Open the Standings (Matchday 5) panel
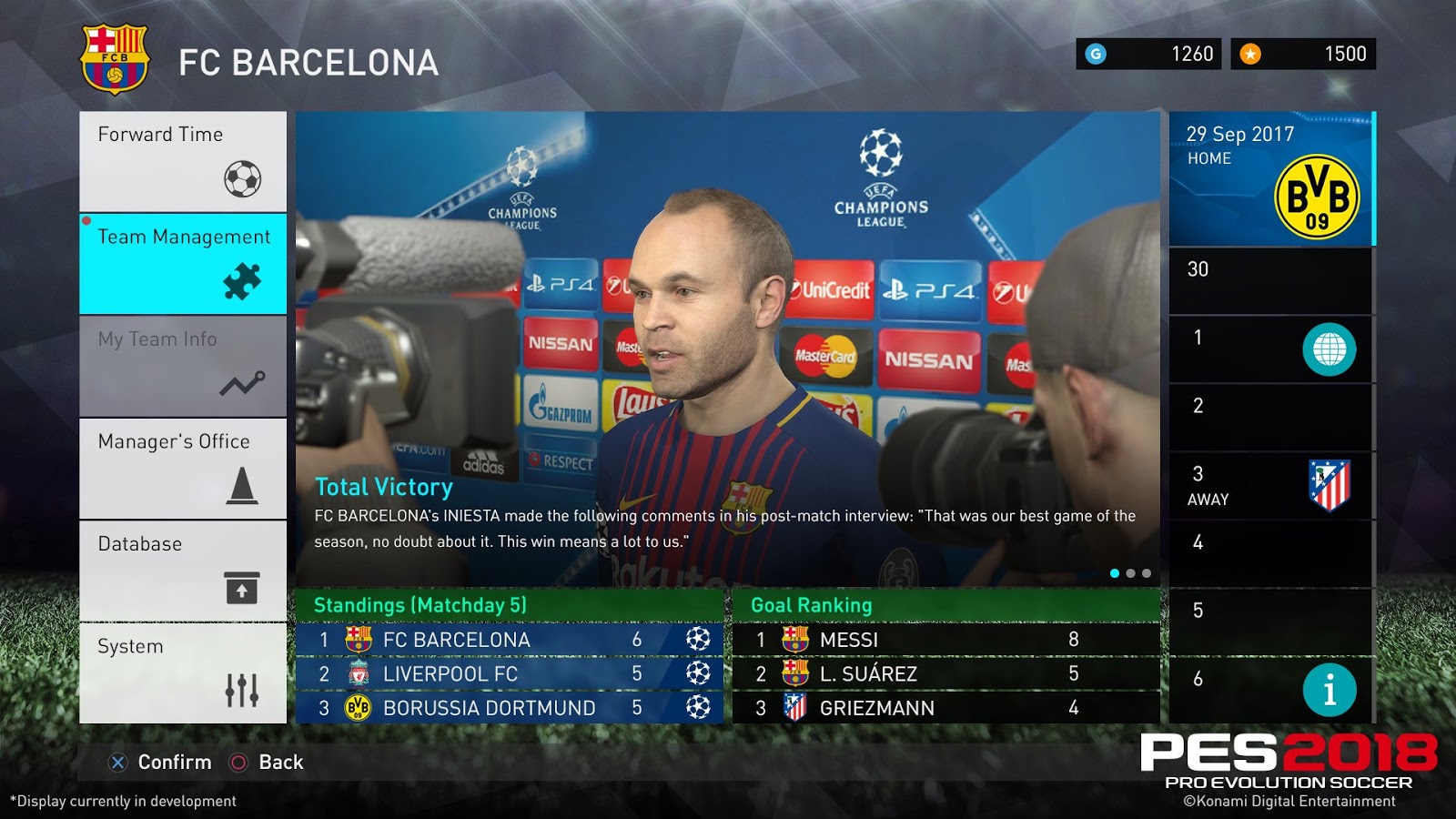The height and width of the screenshot is (819, 1456). click(x=420, y=603)
